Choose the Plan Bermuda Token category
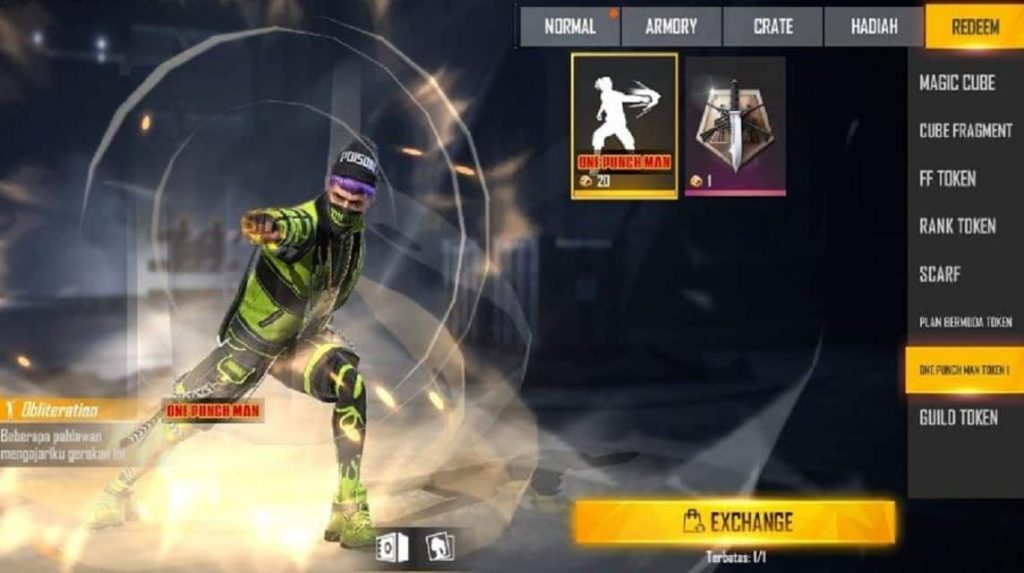This screenshot has height=573, width=1024. point(965,322)
